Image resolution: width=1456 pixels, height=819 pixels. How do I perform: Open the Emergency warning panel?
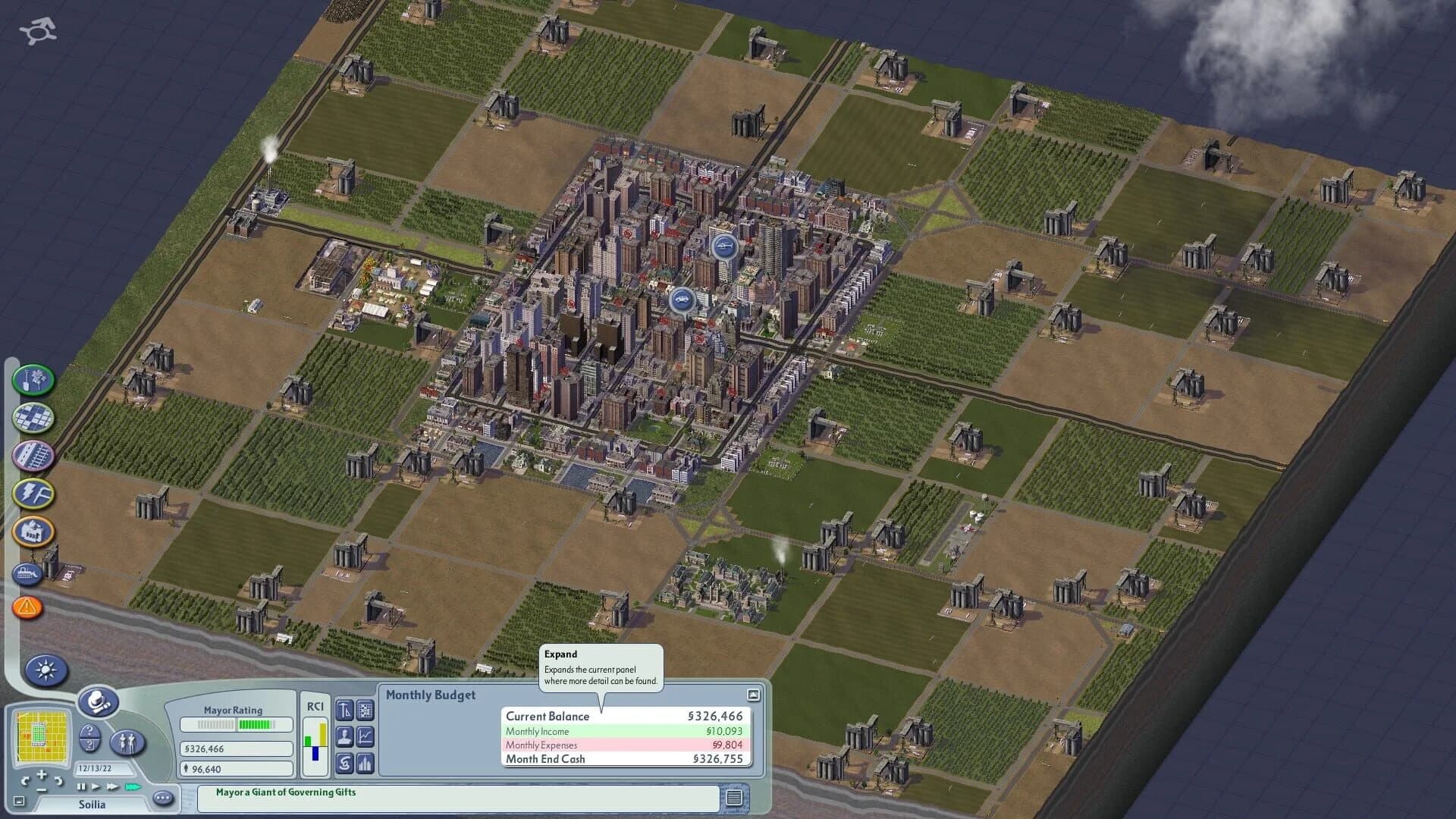(x=27, y=607)
